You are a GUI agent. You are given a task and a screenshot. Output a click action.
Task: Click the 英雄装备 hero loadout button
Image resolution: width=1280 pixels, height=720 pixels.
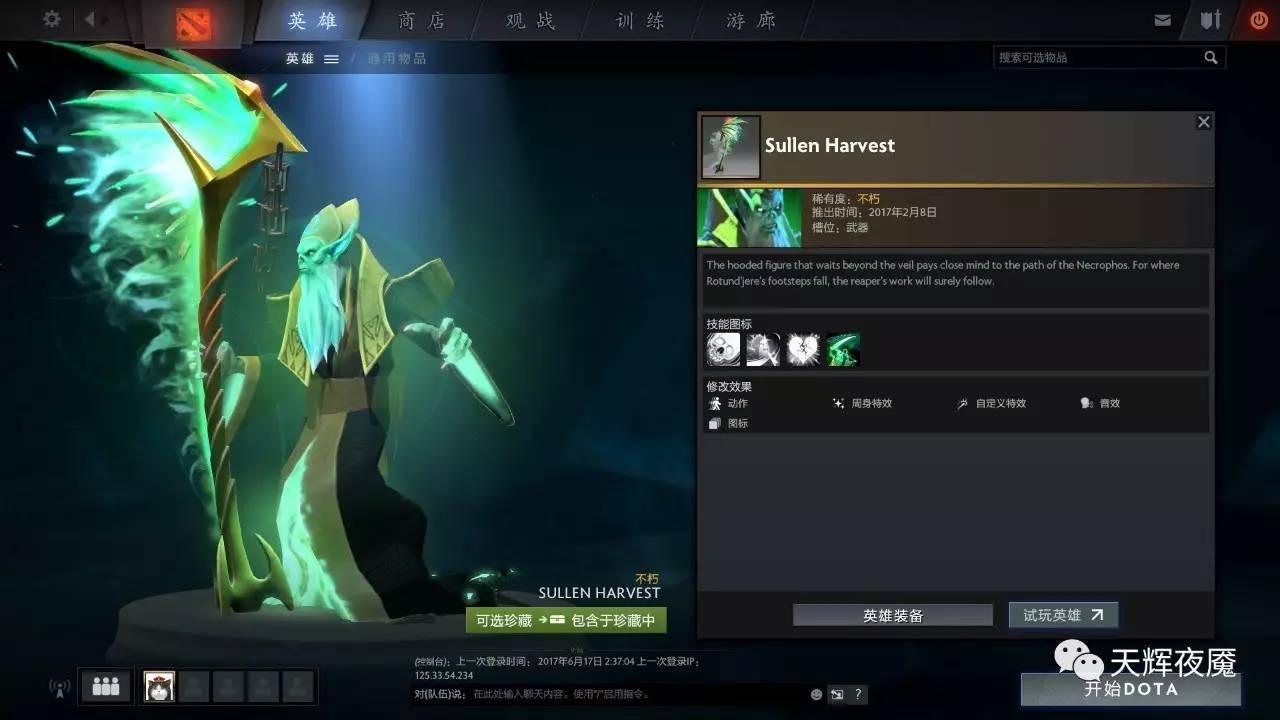892,615
